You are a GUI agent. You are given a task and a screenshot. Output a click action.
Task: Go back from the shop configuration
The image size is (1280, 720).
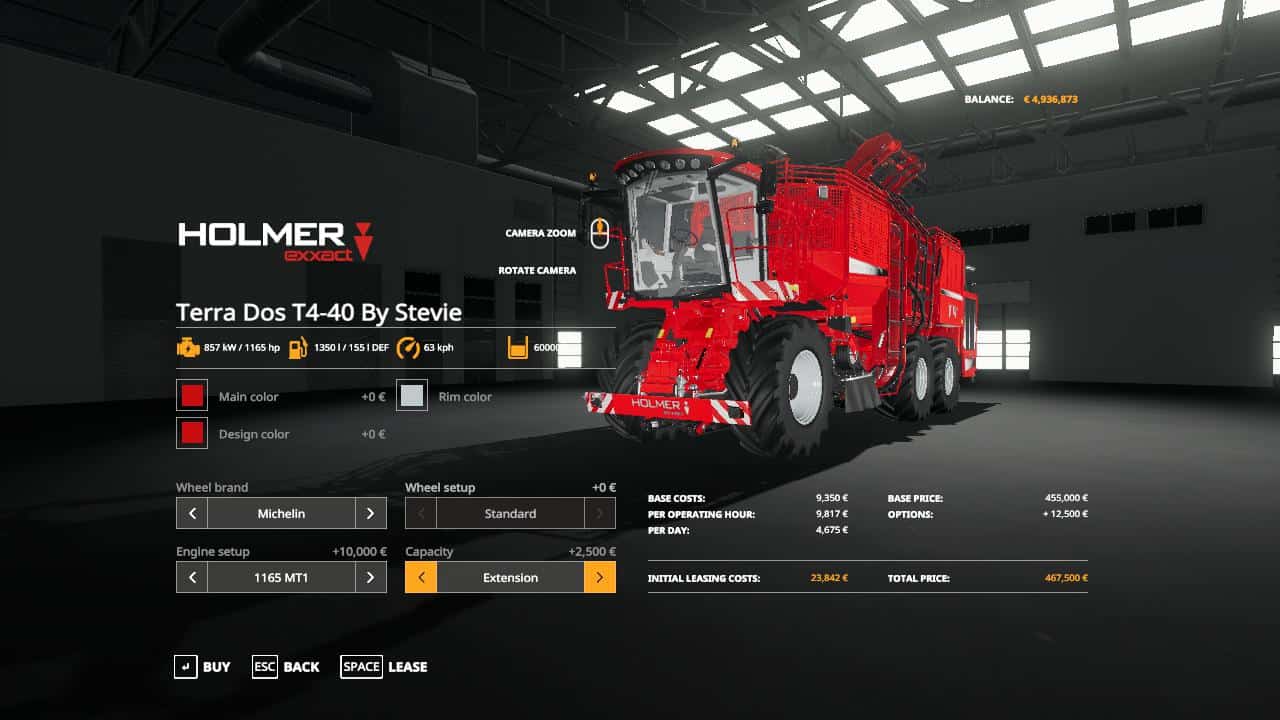click(x=286, y=667)
